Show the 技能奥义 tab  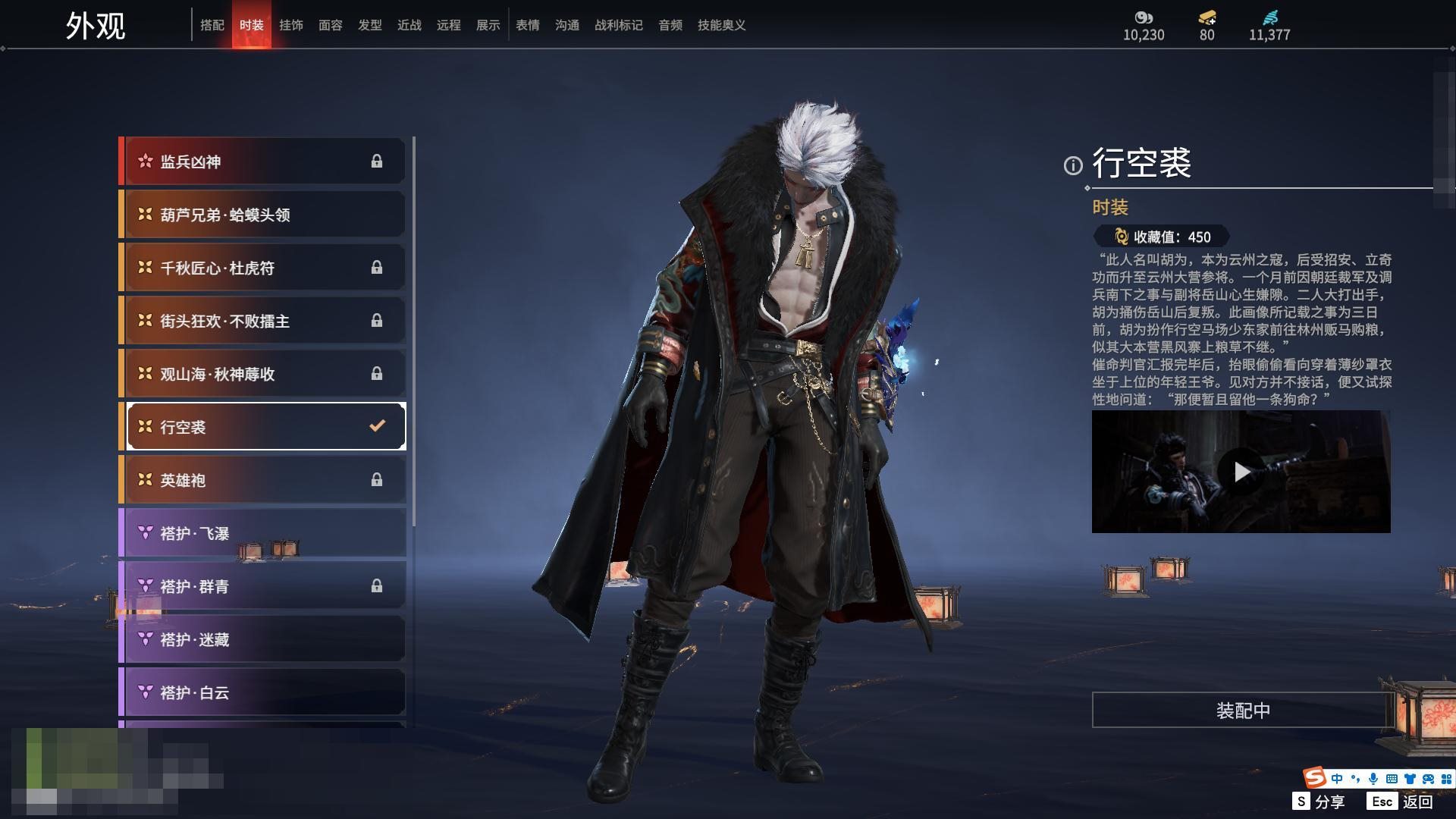[722, 25]
